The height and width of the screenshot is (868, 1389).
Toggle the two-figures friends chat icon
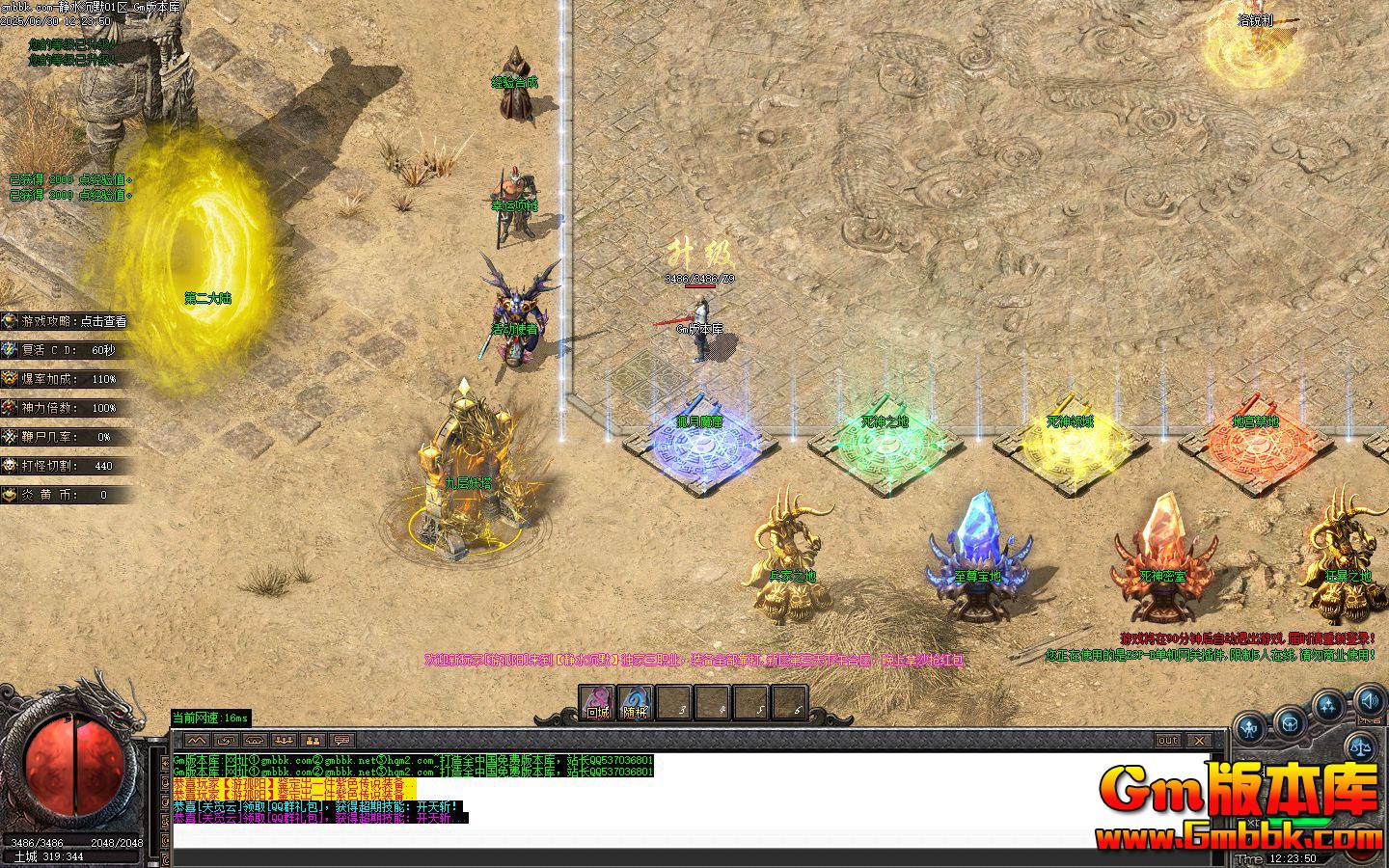311,741
